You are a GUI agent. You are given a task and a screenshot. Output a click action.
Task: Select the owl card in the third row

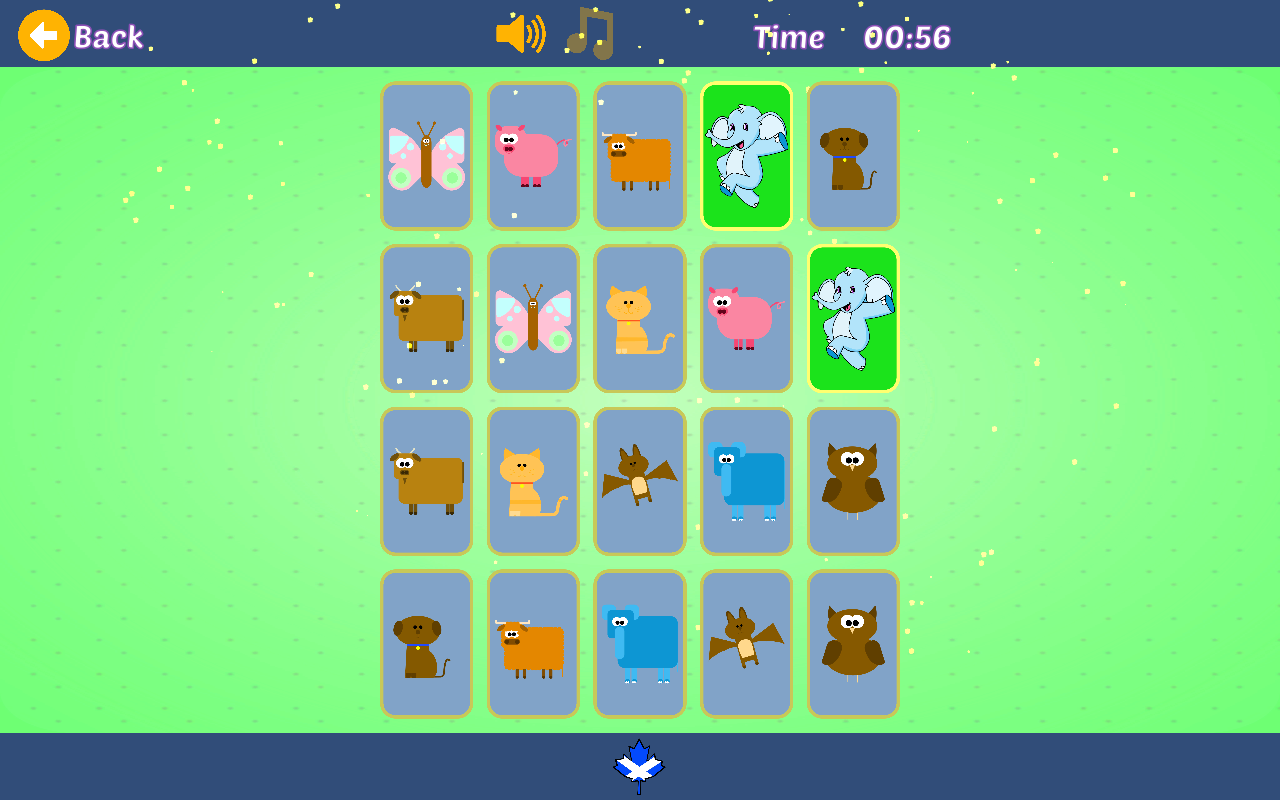tap(852, 481)
